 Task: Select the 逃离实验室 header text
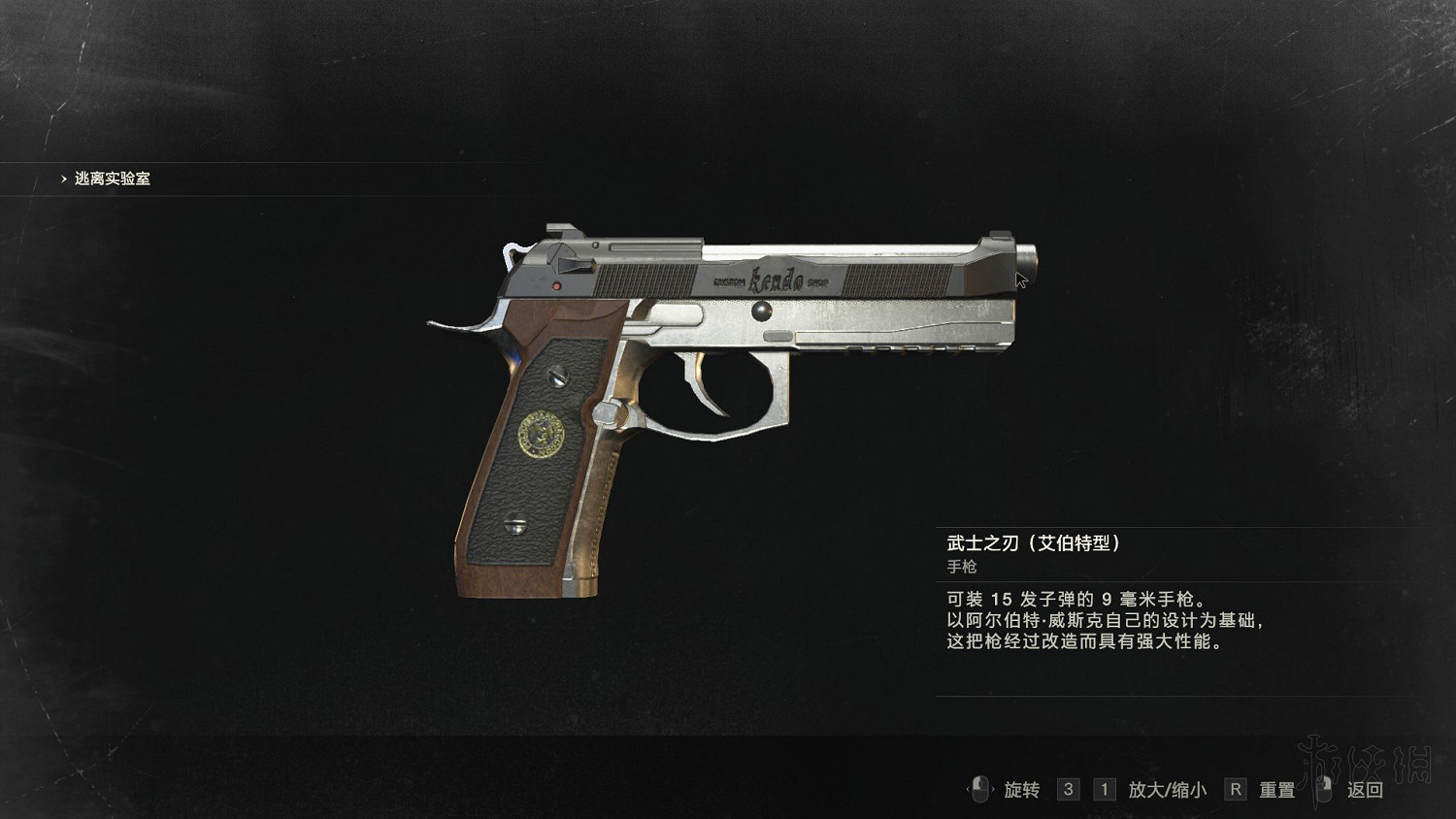pos(112,180)
